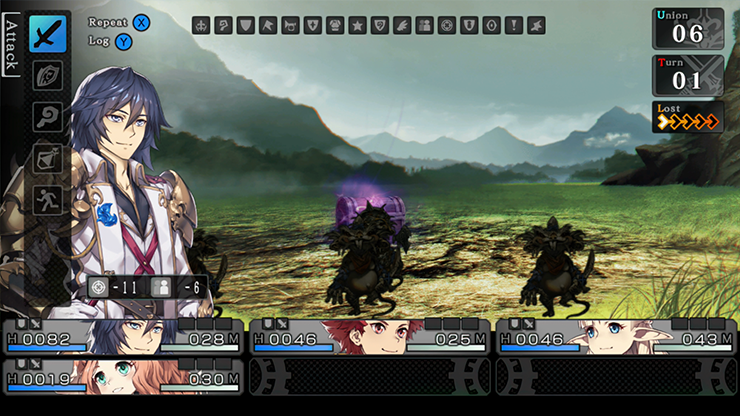This screenshot has width=740, height=416.
Task: Open the magic staff command
Action: click(47, 117)
